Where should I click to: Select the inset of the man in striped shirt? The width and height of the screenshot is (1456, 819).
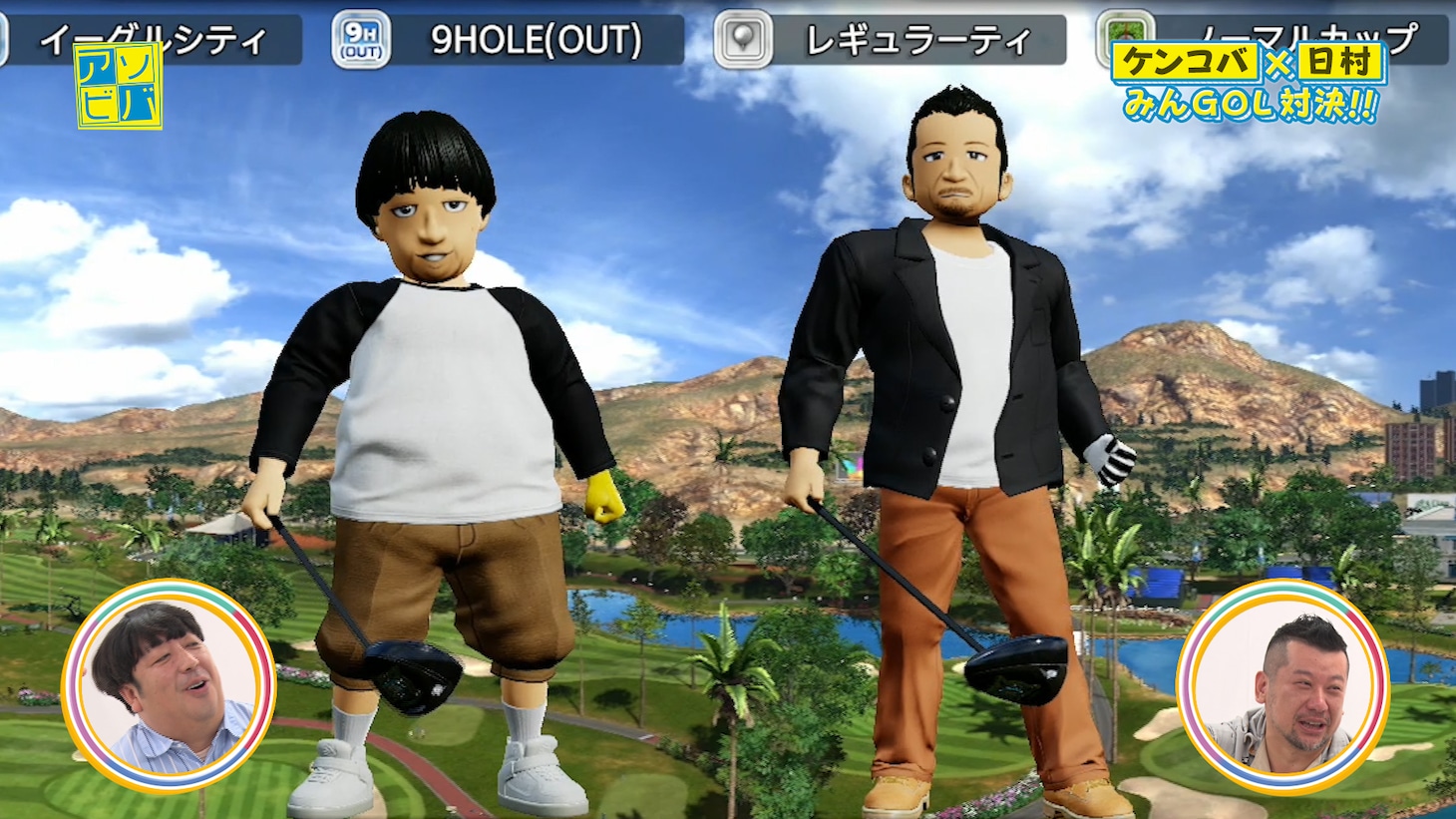click(x=168, y=687)
